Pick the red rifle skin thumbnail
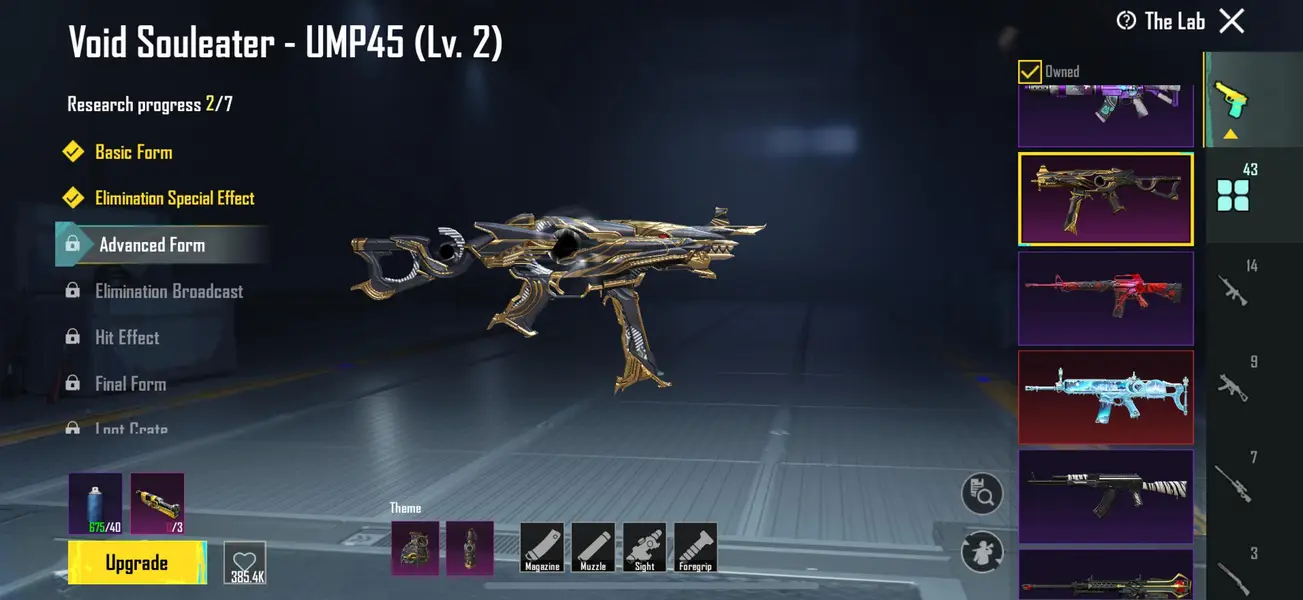1303x600 pixels. 1105,298
